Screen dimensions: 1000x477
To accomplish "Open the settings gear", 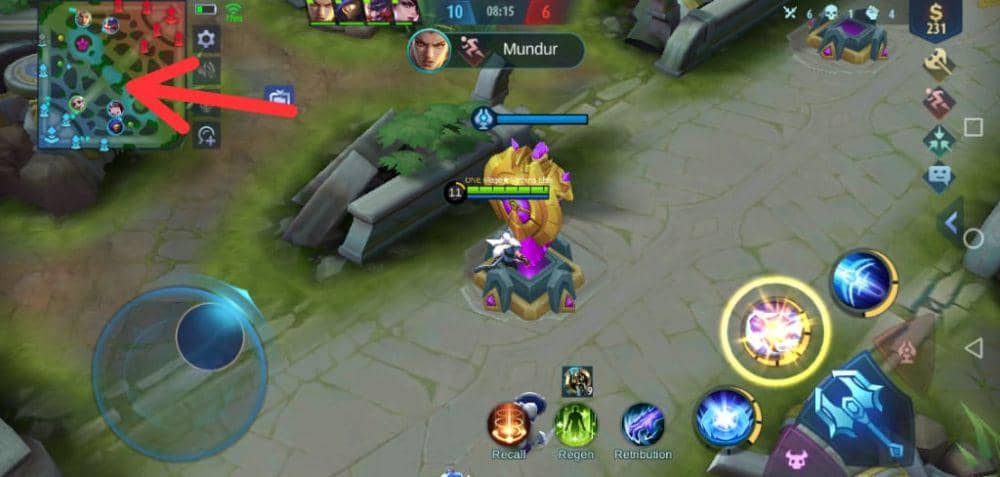I will (207, 40).
